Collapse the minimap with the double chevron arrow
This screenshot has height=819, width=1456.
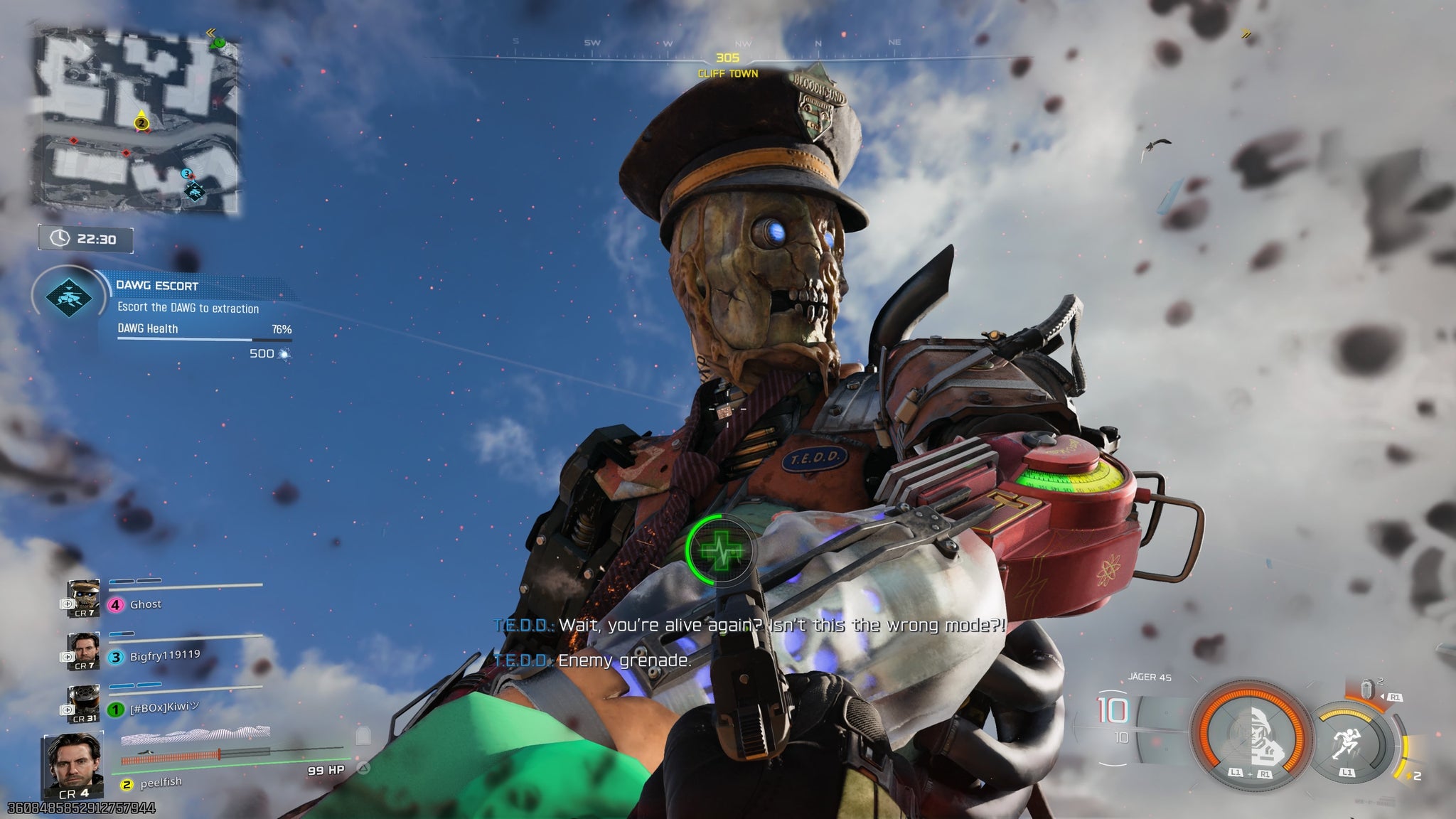(211, 33)
